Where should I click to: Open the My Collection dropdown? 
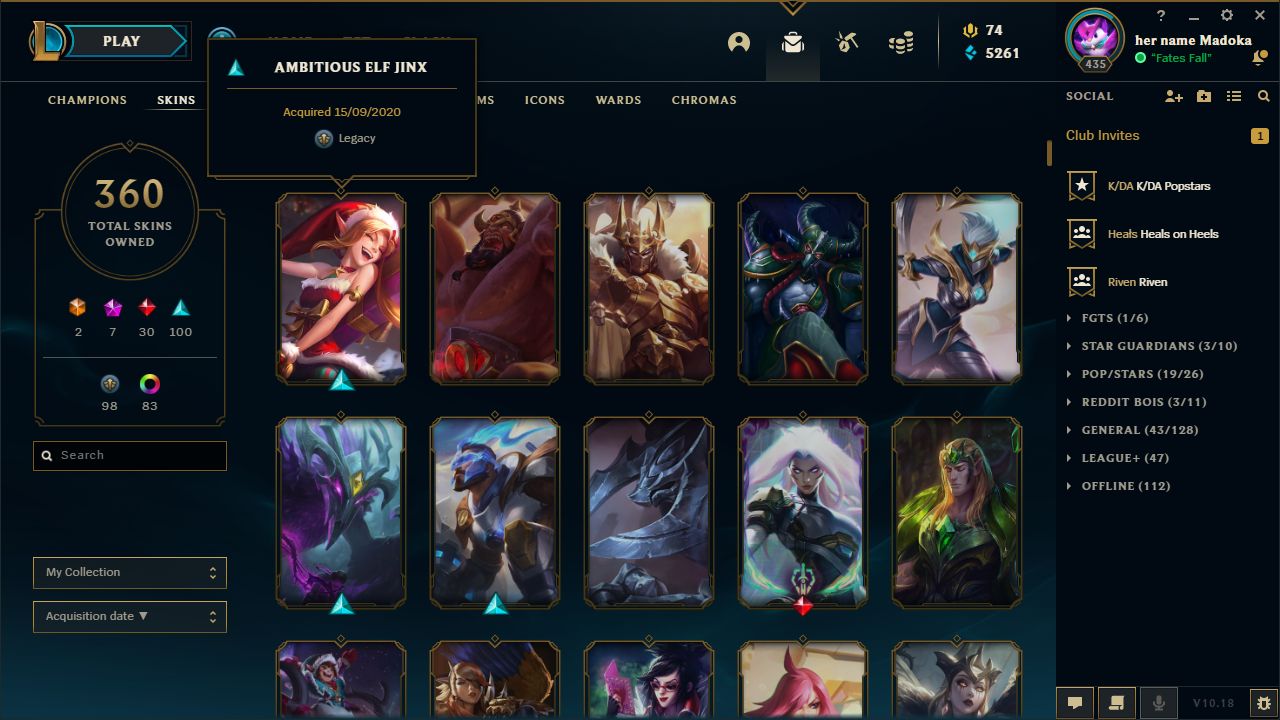(x=129, y=572)
